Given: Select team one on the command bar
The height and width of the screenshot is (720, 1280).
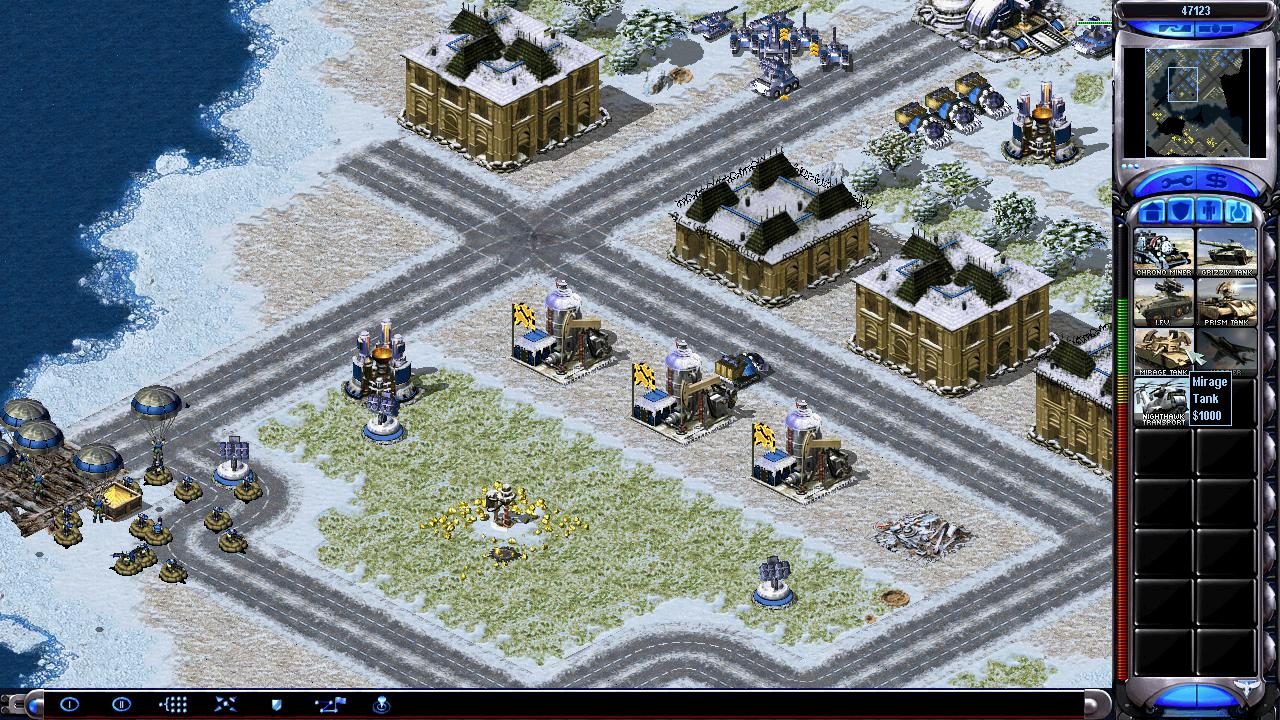Looking at the screenshot, I should pos(69,705).
